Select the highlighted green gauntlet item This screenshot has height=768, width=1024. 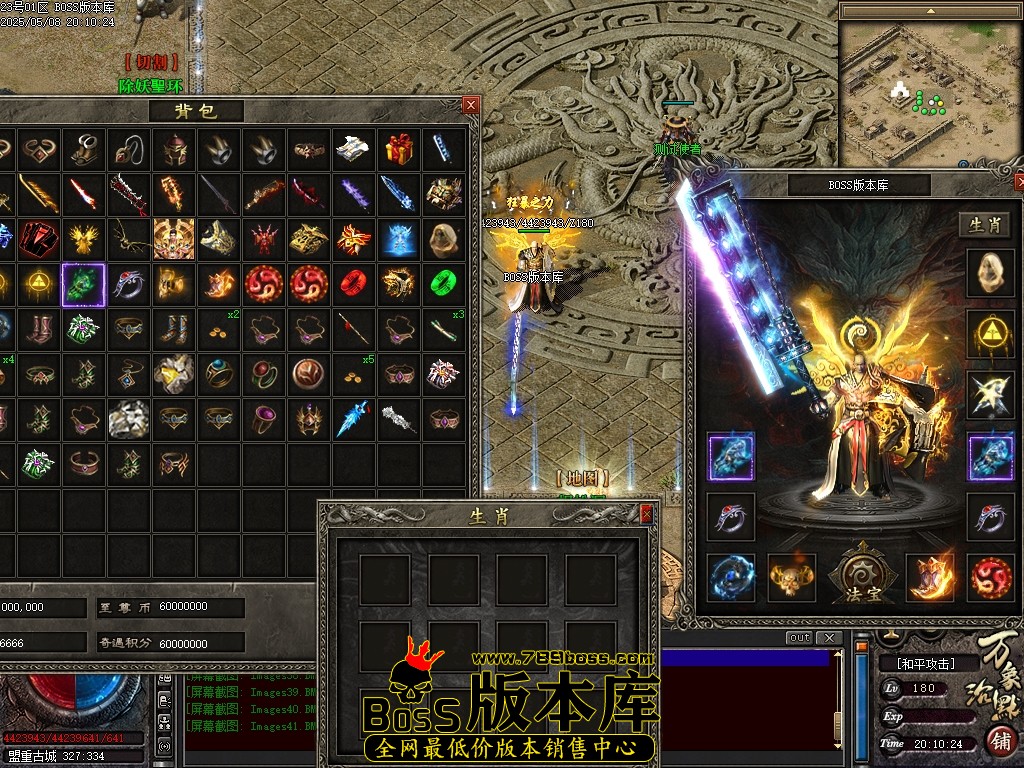[83, 284]
